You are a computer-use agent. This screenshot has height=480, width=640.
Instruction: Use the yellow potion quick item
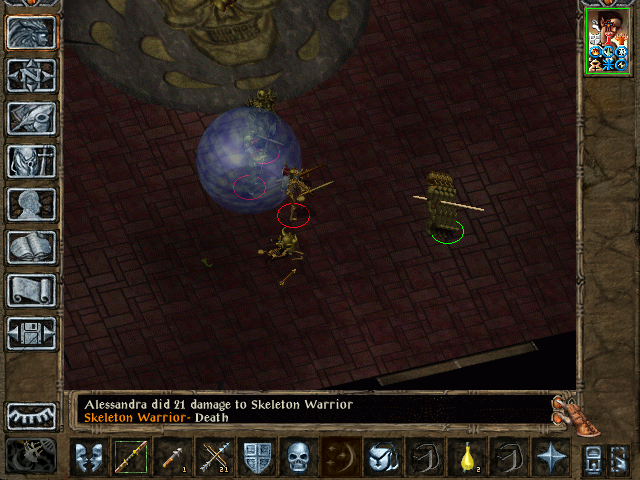[x=467, y=457]
